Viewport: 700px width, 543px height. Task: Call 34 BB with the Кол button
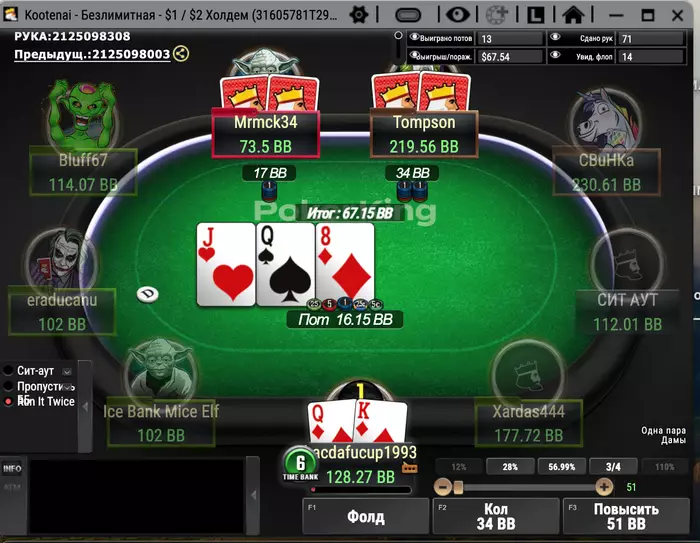[496, 519]
